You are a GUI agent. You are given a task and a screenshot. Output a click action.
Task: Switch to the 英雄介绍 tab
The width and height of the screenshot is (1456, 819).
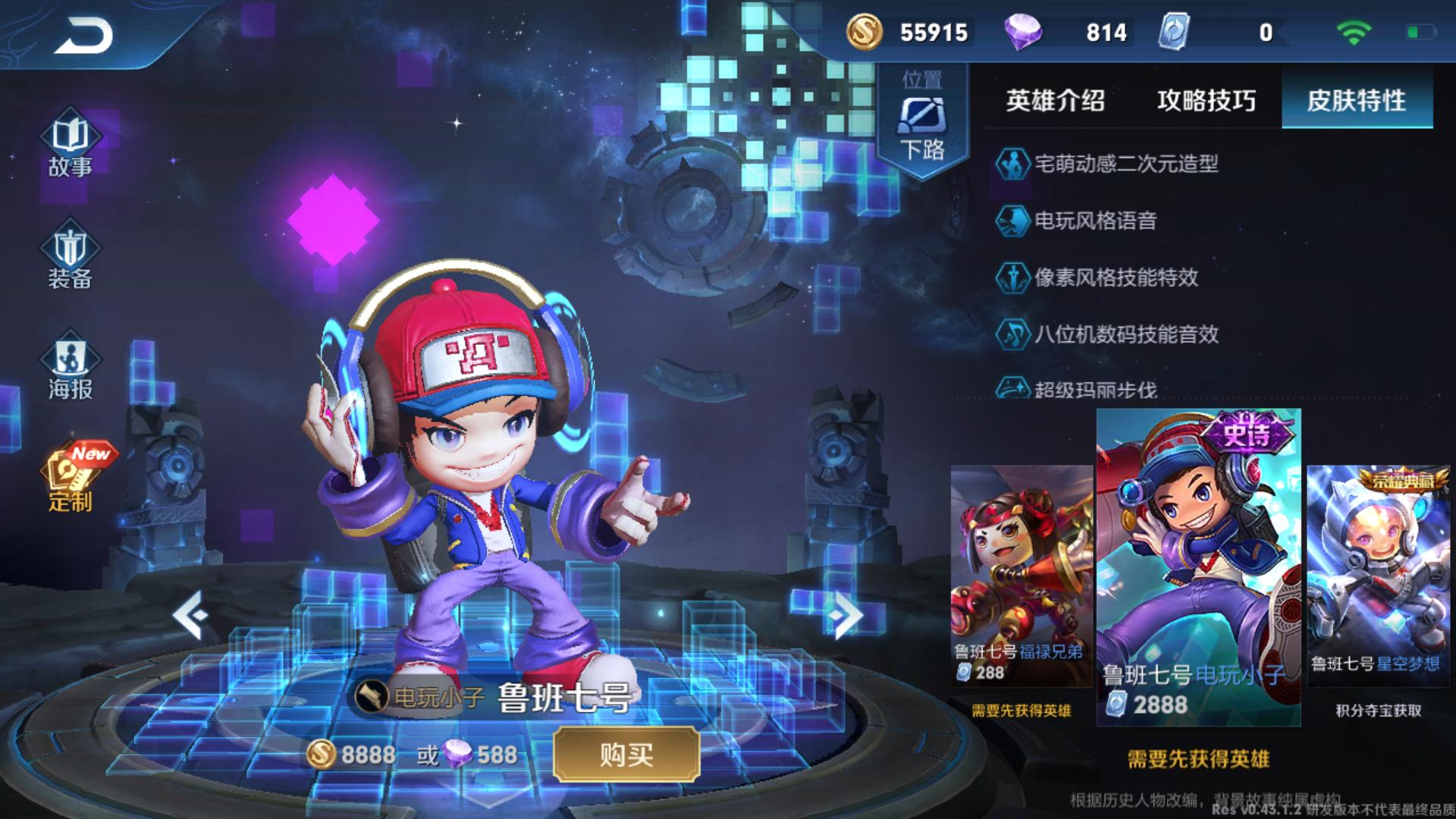pyautogui.click(x=1054, y=100)
